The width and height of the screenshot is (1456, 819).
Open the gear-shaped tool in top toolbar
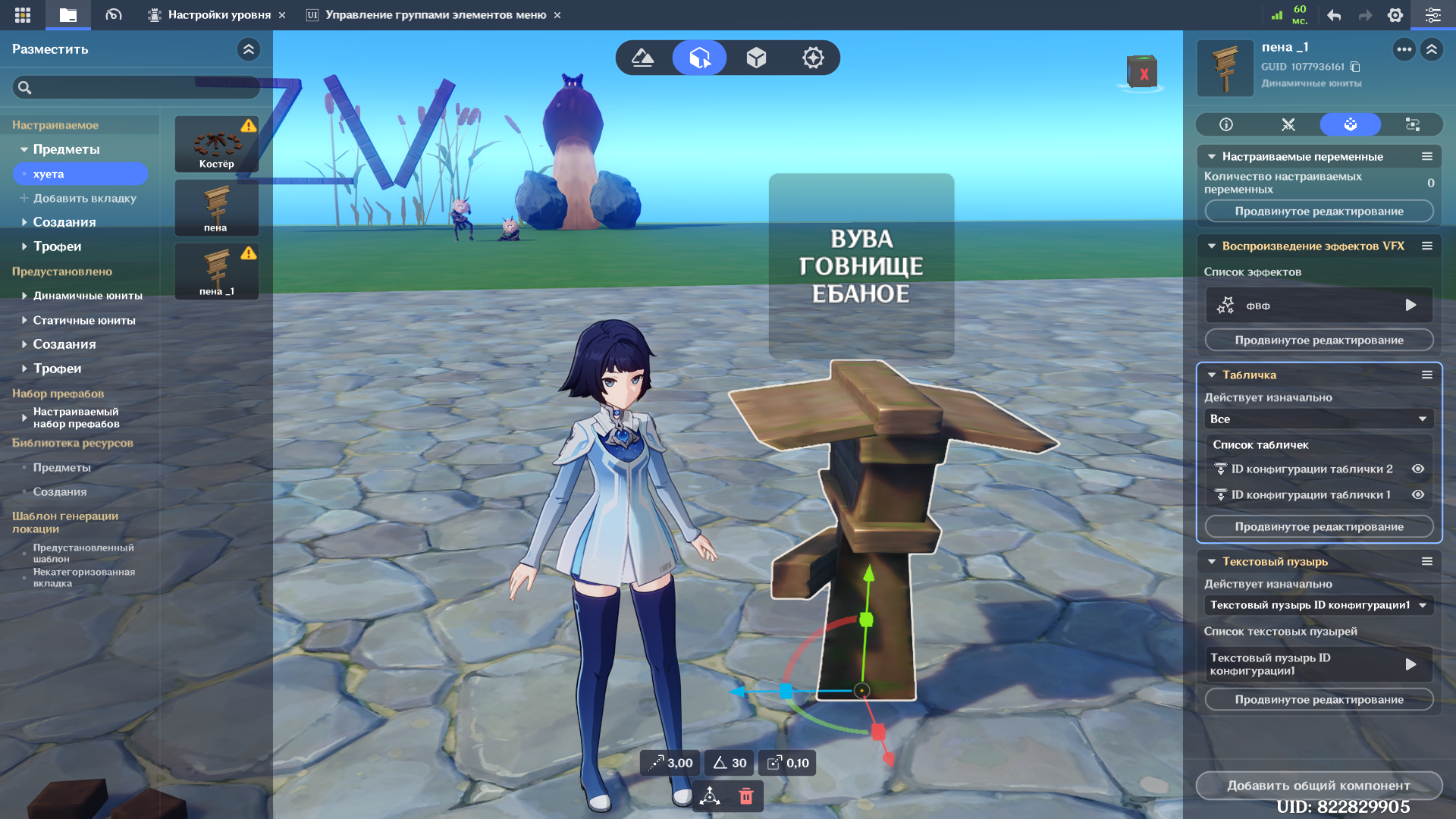[x=813, y=58]
